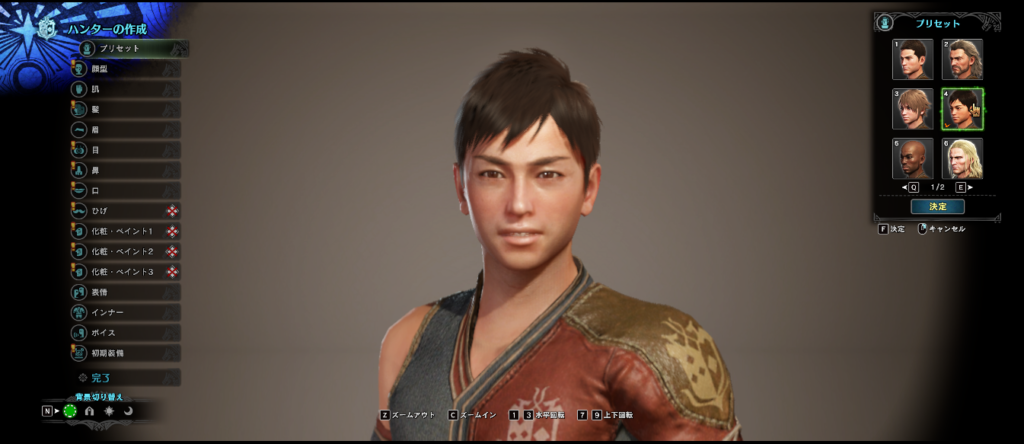Open the 顔型 face shape option
The height and width of the screenshot is (444, 1024).
coord(125,68)
